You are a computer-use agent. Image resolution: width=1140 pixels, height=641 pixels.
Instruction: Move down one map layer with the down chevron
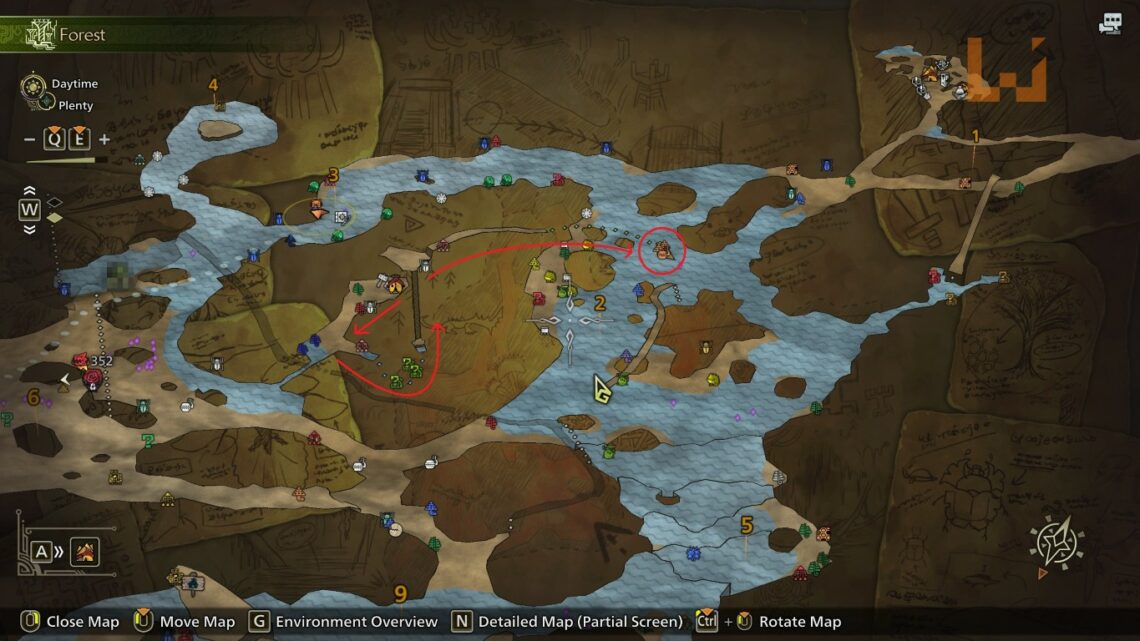[x=30, y=229]
